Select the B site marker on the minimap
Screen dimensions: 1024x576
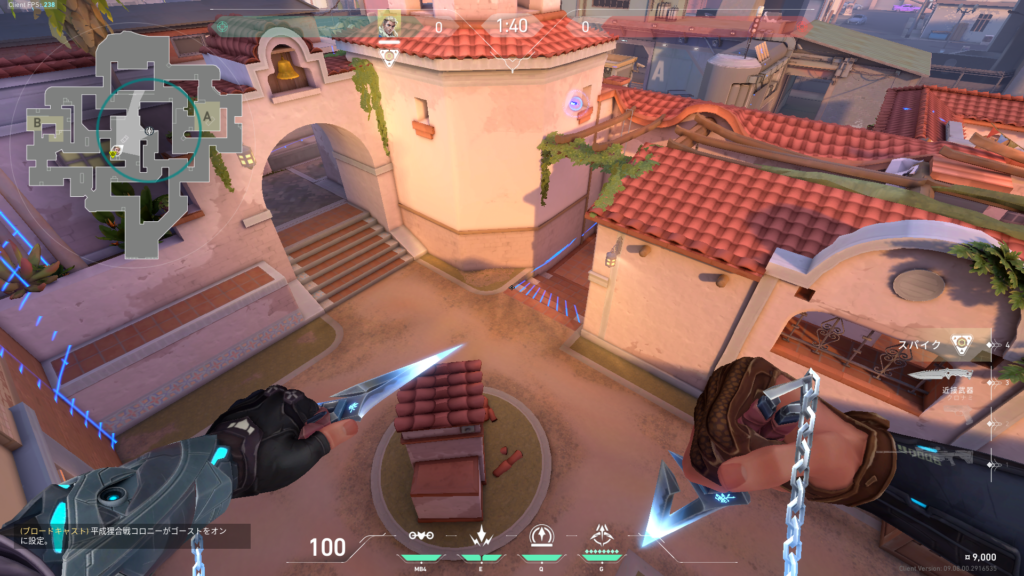coord(37,123)
